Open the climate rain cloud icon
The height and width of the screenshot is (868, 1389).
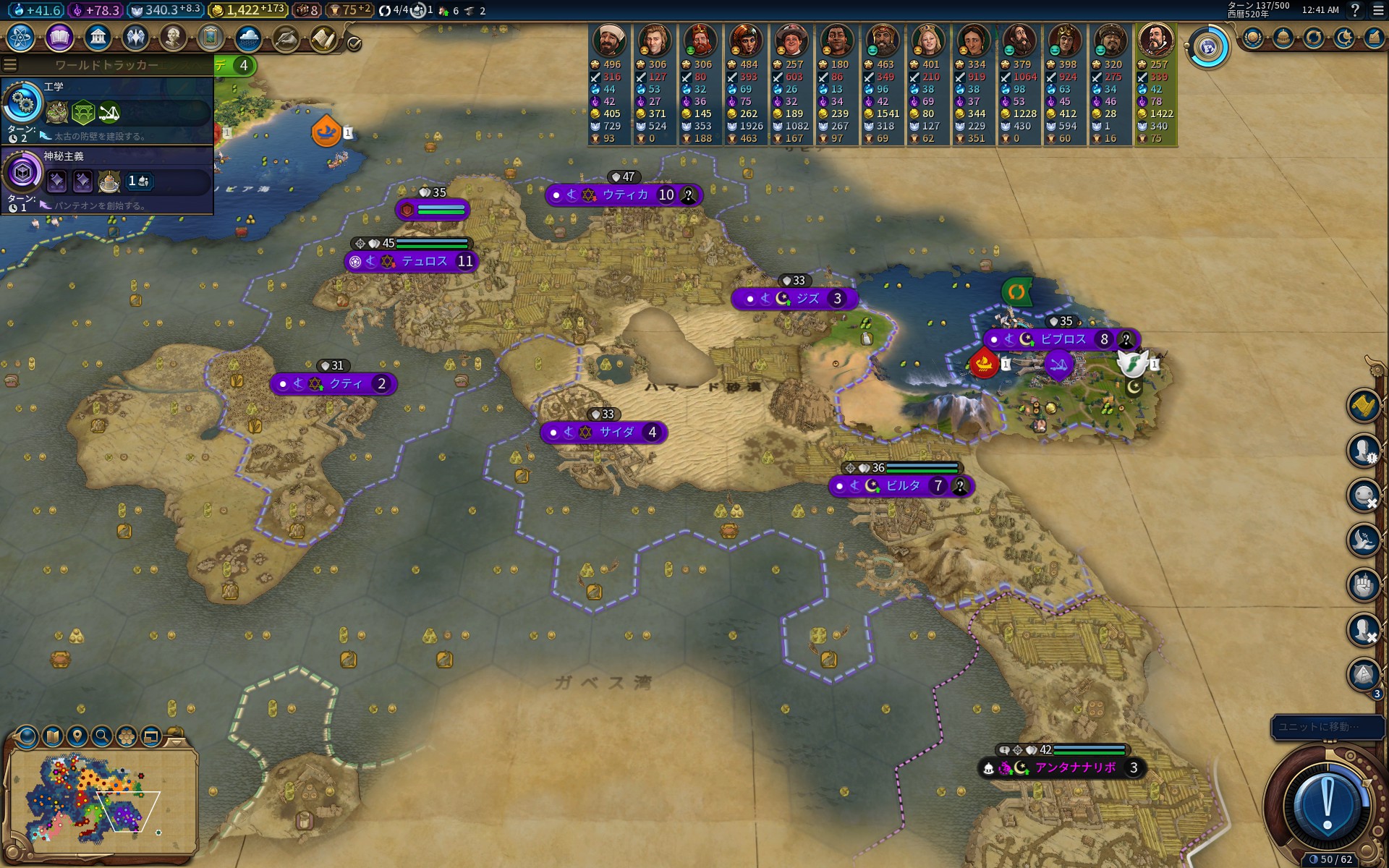point(248,37)
